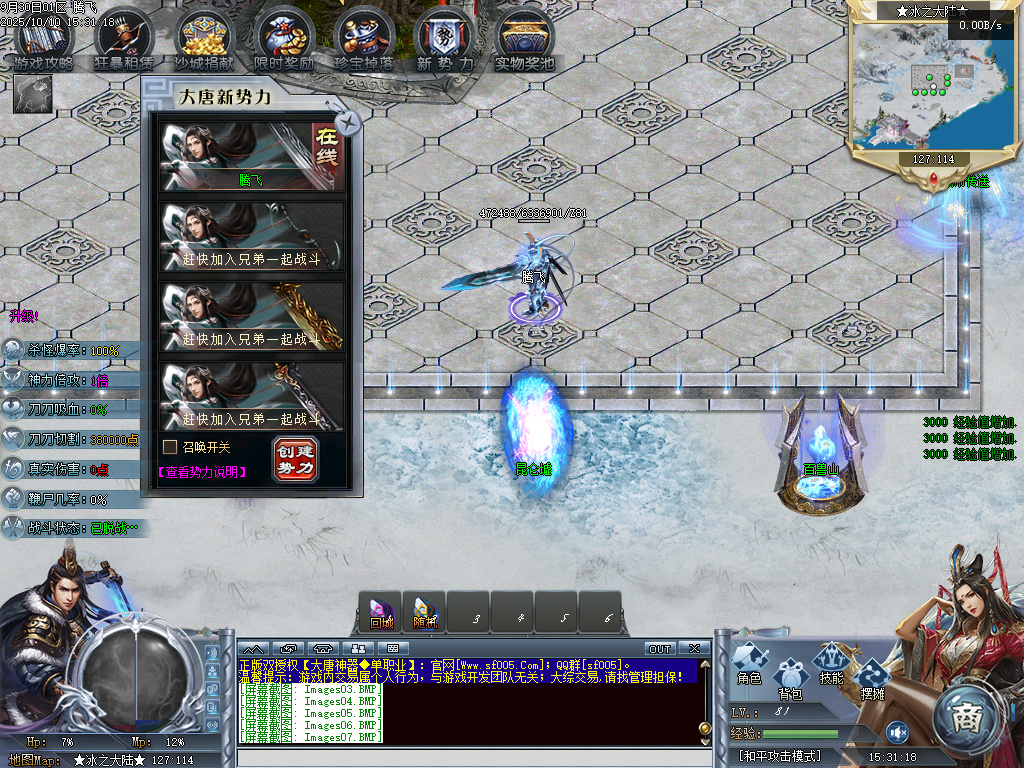
Task: Select the online member 腾飞 row
Action: pos(252,157)
